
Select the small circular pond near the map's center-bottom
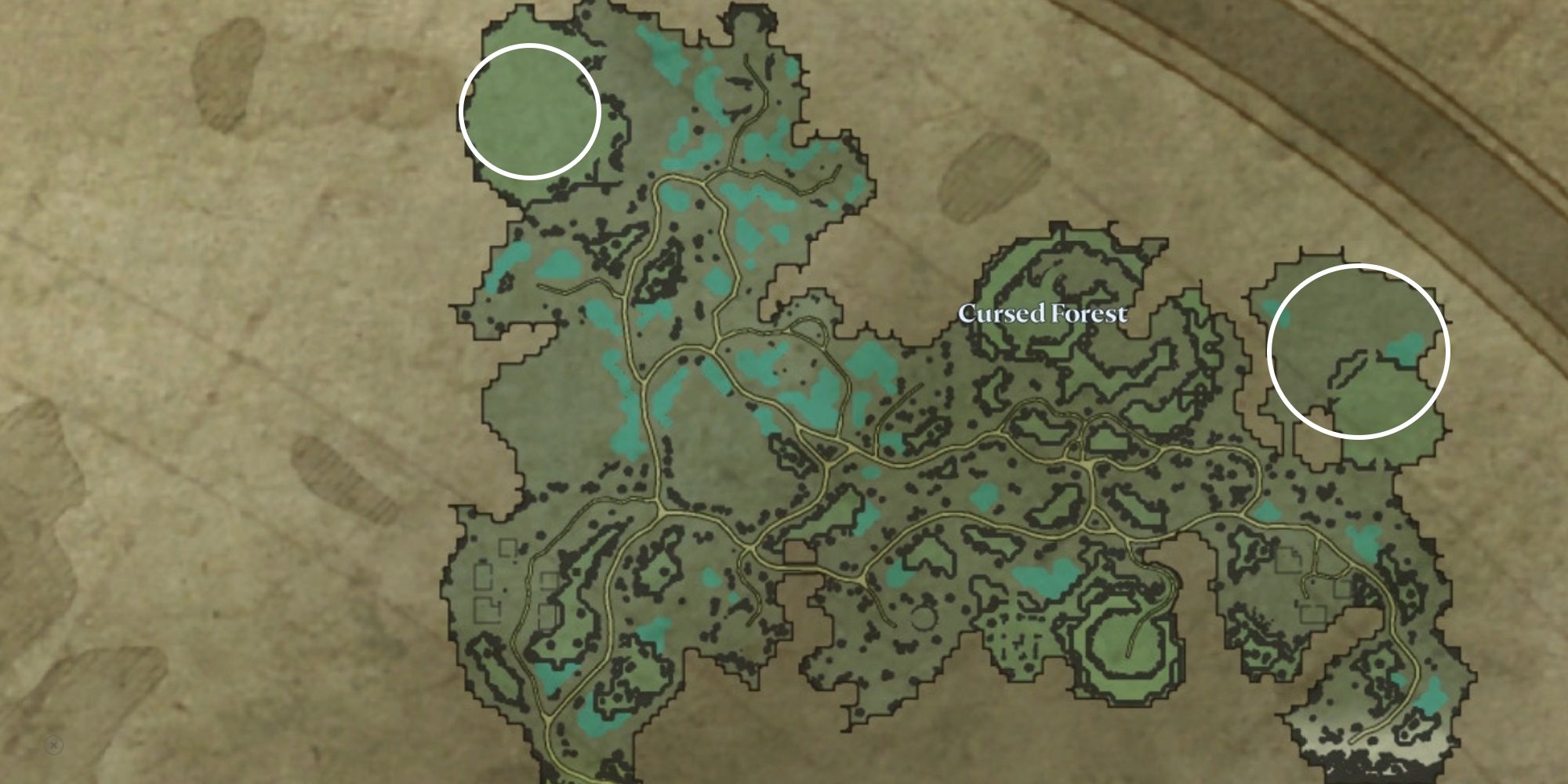pos(924,619)
